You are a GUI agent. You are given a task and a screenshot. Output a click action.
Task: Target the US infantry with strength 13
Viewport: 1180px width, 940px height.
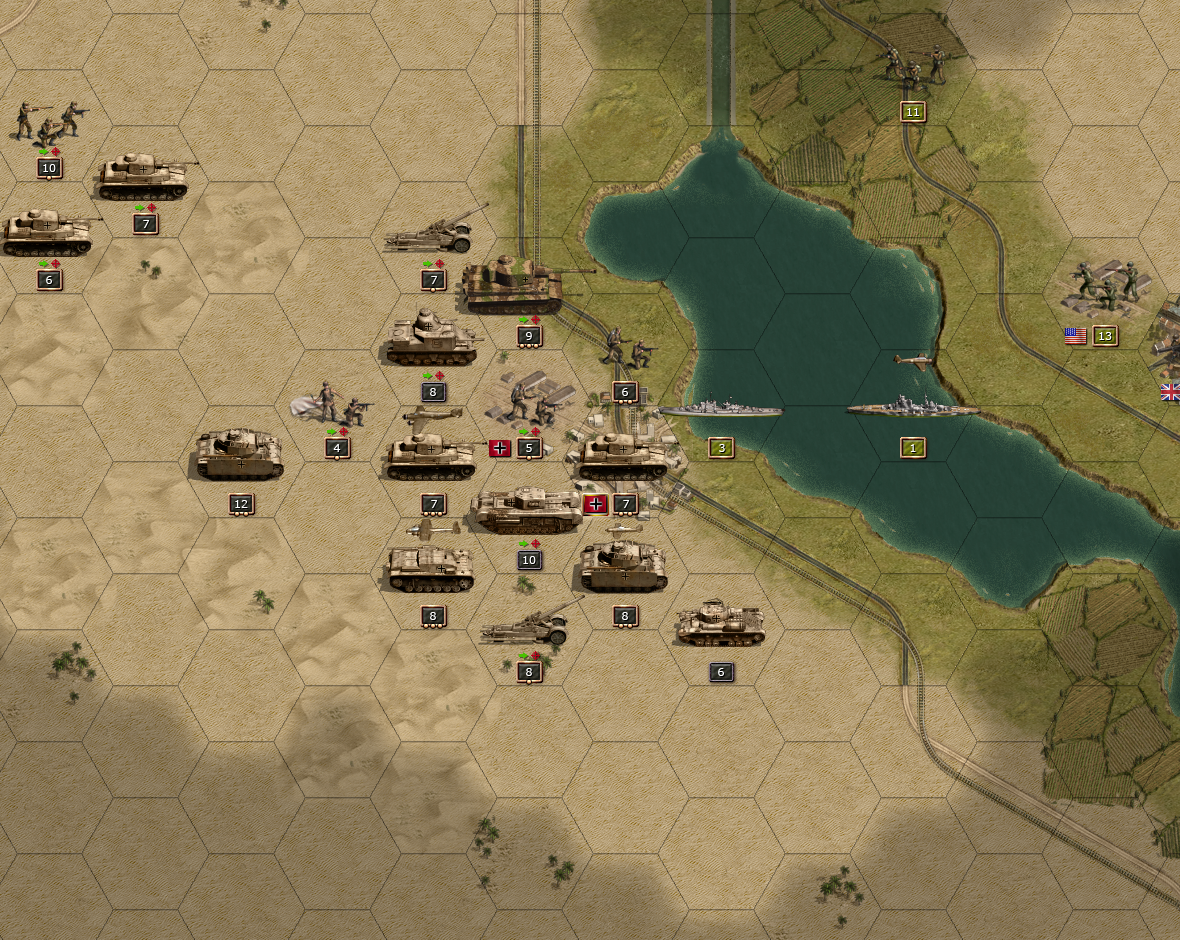pos(1106,287)
